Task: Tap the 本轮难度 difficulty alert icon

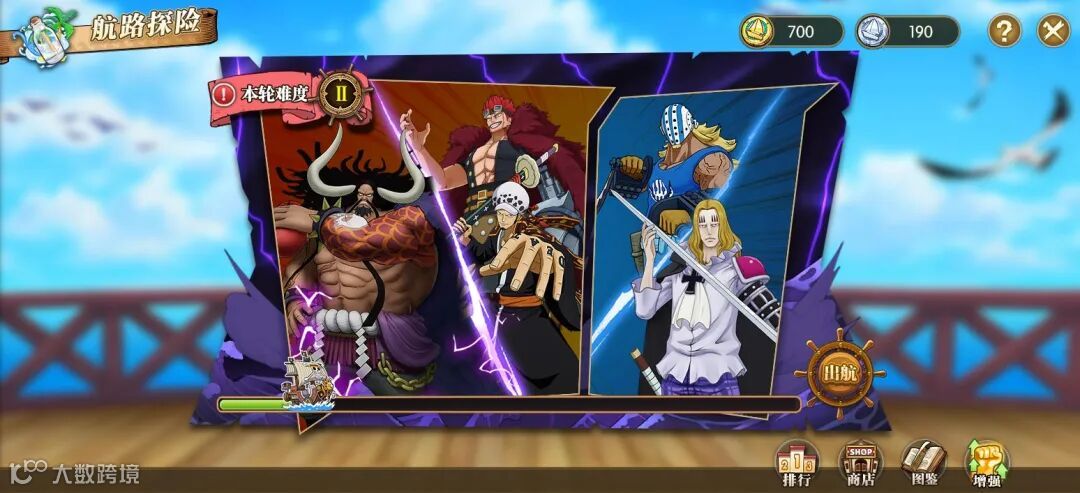Action: point(224,95)
